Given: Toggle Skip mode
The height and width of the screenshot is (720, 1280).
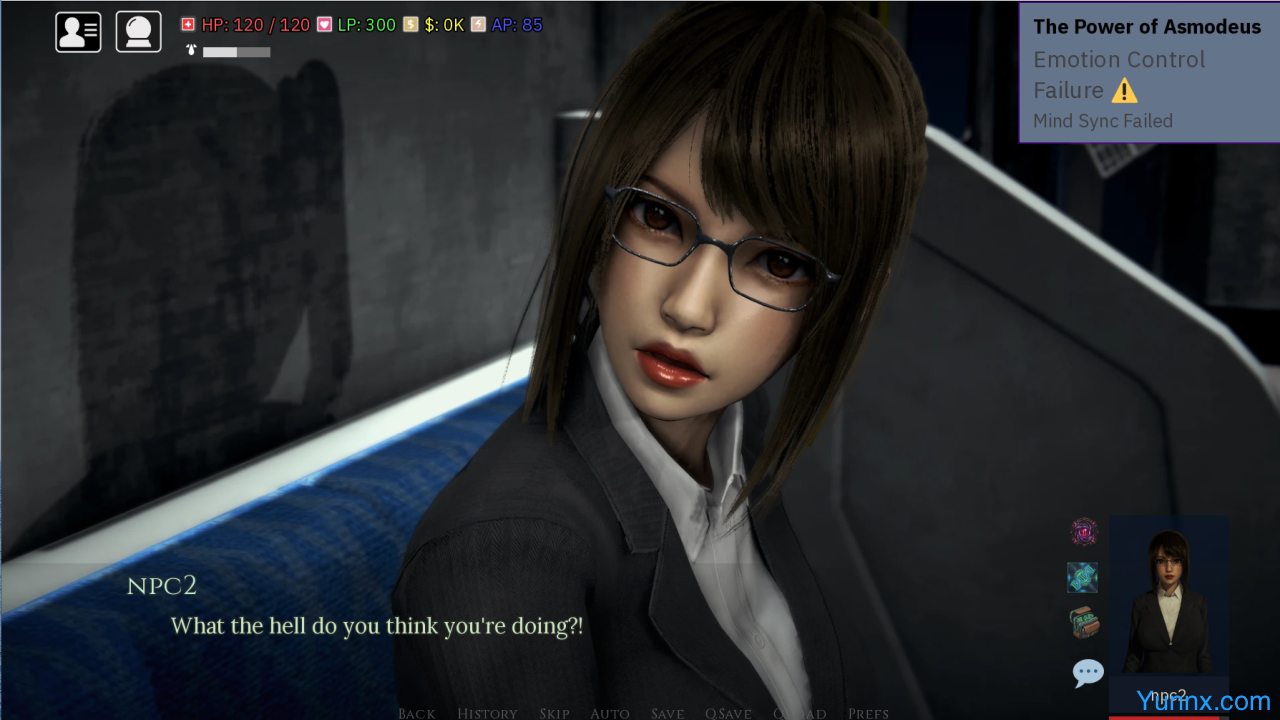Looking at the screenshot, I should (554, 713).
